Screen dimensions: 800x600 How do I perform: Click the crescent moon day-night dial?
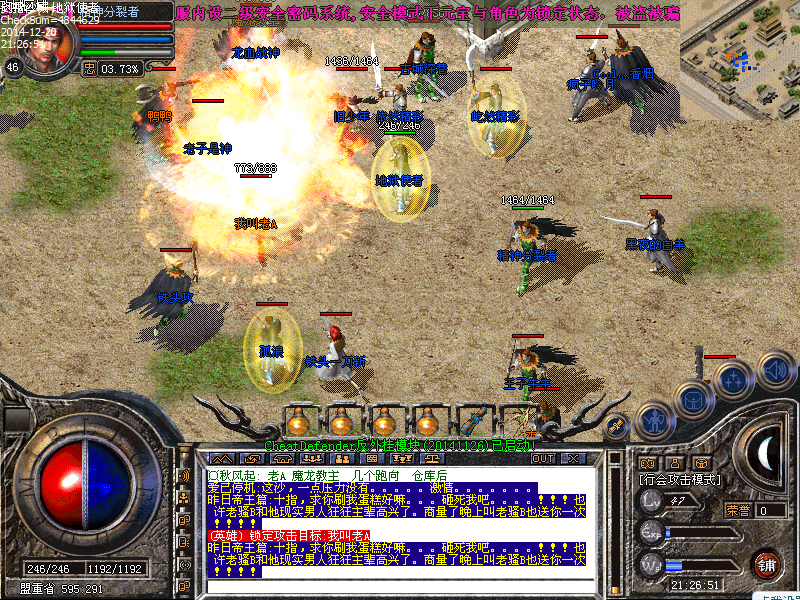point(767,453)
